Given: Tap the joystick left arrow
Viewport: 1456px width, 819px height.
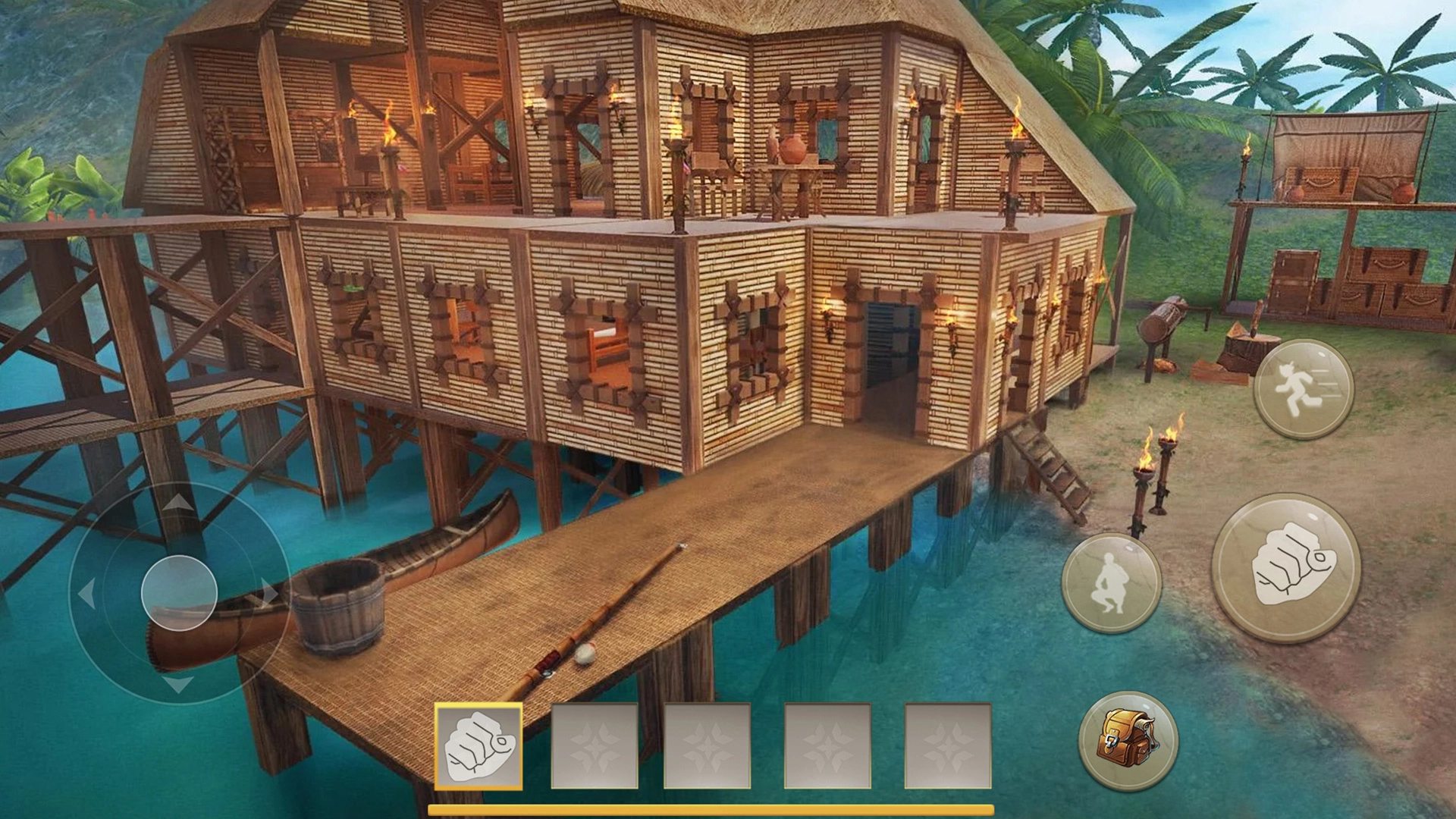Looking at the screenshot, I should pos(87,593).
